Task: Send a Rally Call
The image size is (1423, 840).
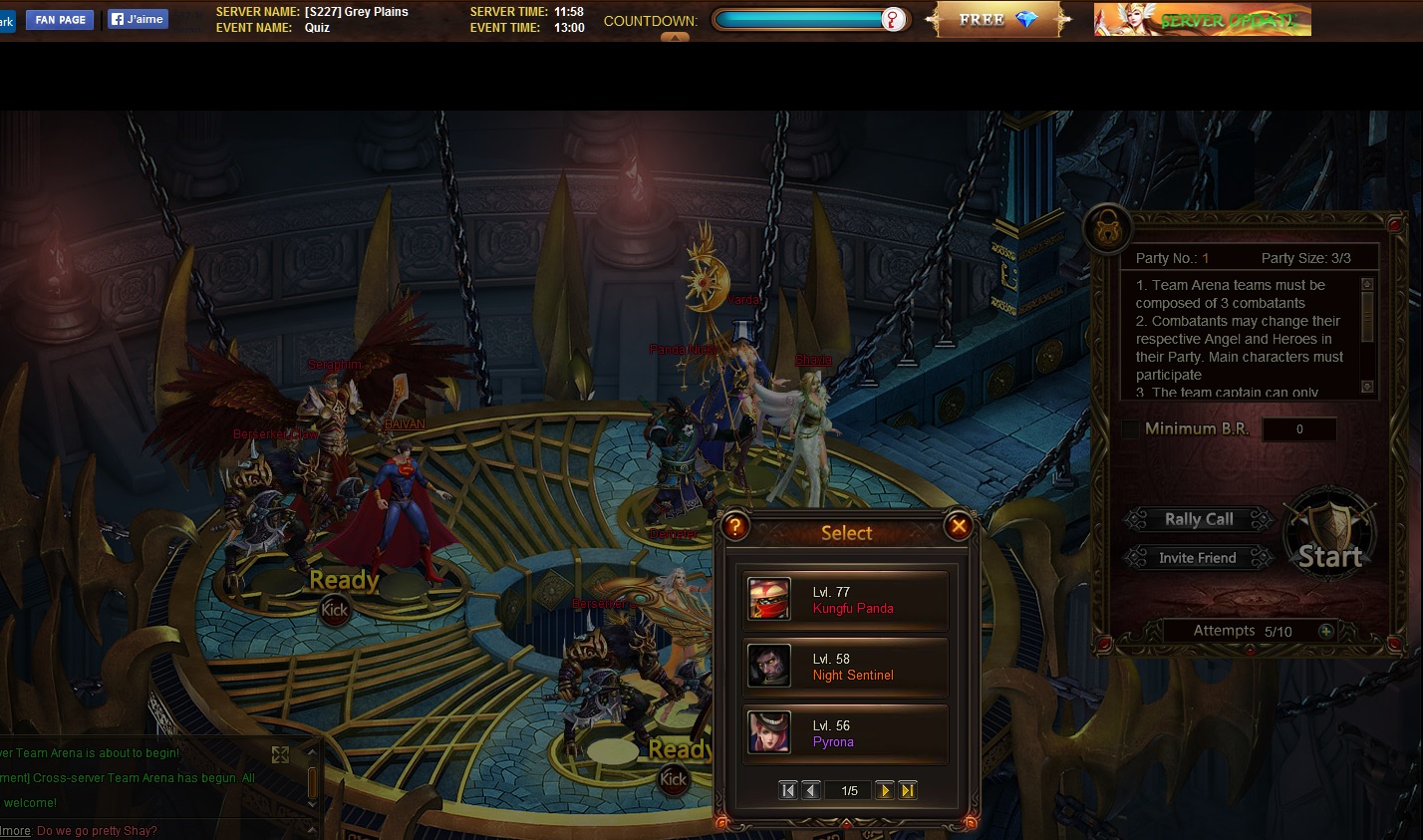Action: click(x=1199, y=519)
